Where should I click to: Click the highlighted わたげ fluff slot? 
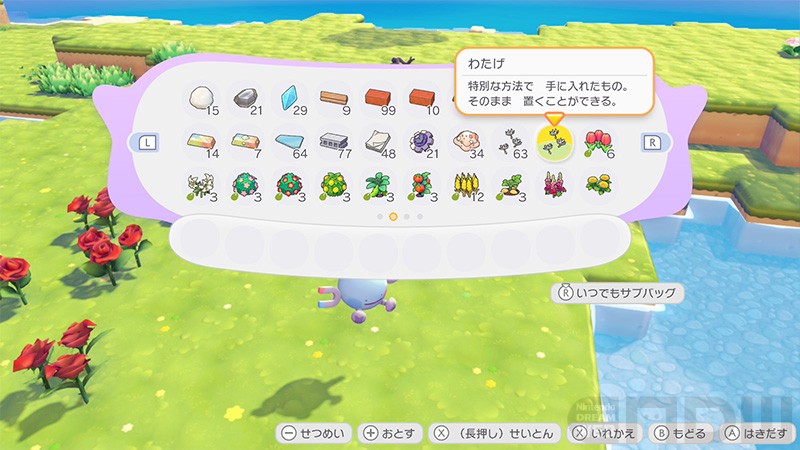(554, 142)
